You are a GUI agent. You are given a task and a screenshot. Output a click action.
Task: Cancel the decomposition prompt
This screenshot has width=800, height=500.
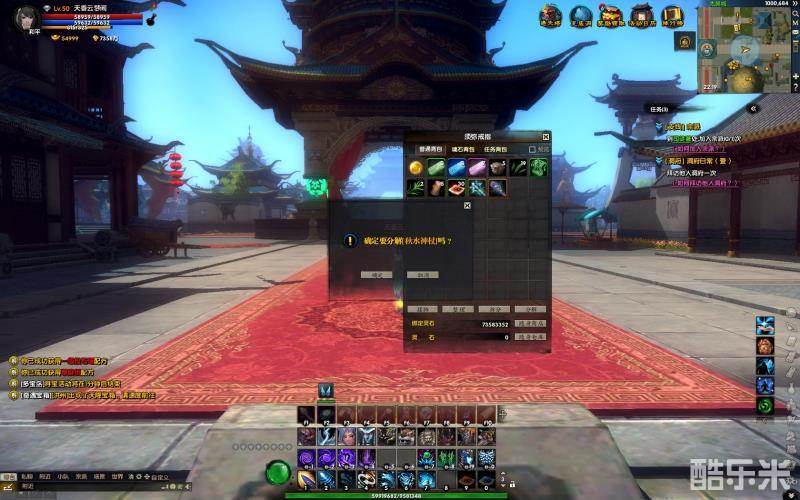(x=423, y=274)
